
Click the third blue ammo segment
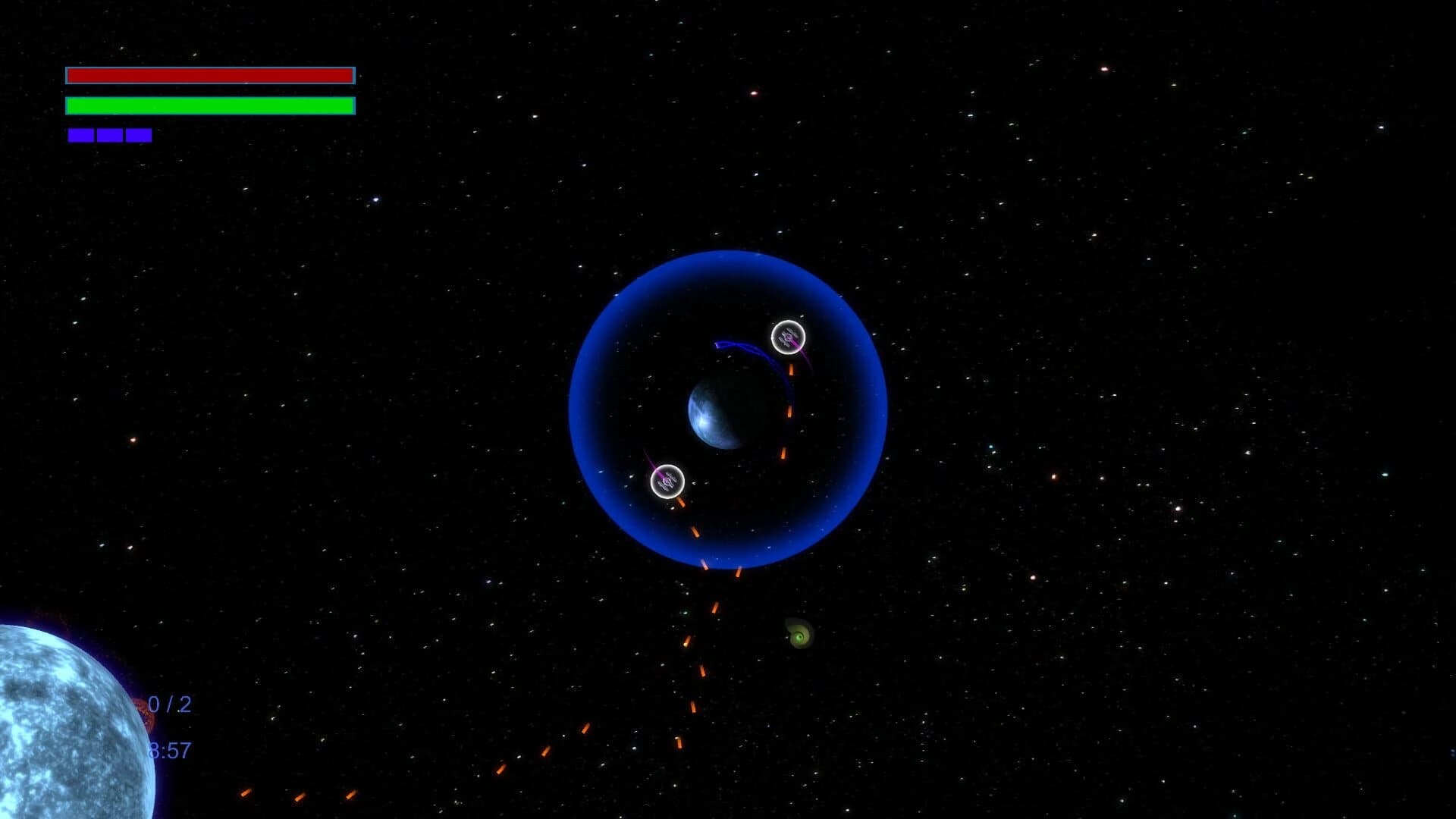(x=139, y=135)
